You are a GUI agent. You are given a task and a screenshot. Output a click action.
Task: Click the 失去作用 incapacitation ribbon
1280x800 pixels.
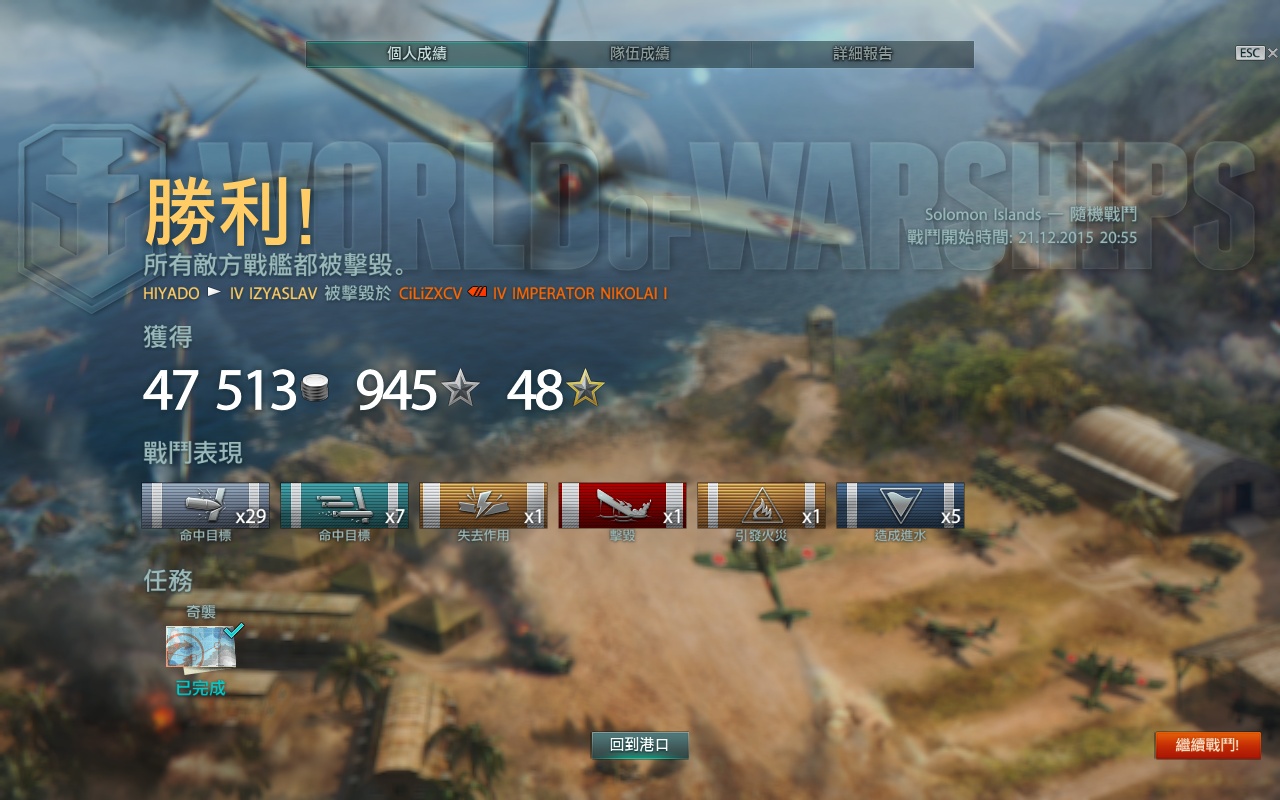(x=483, y=505)
